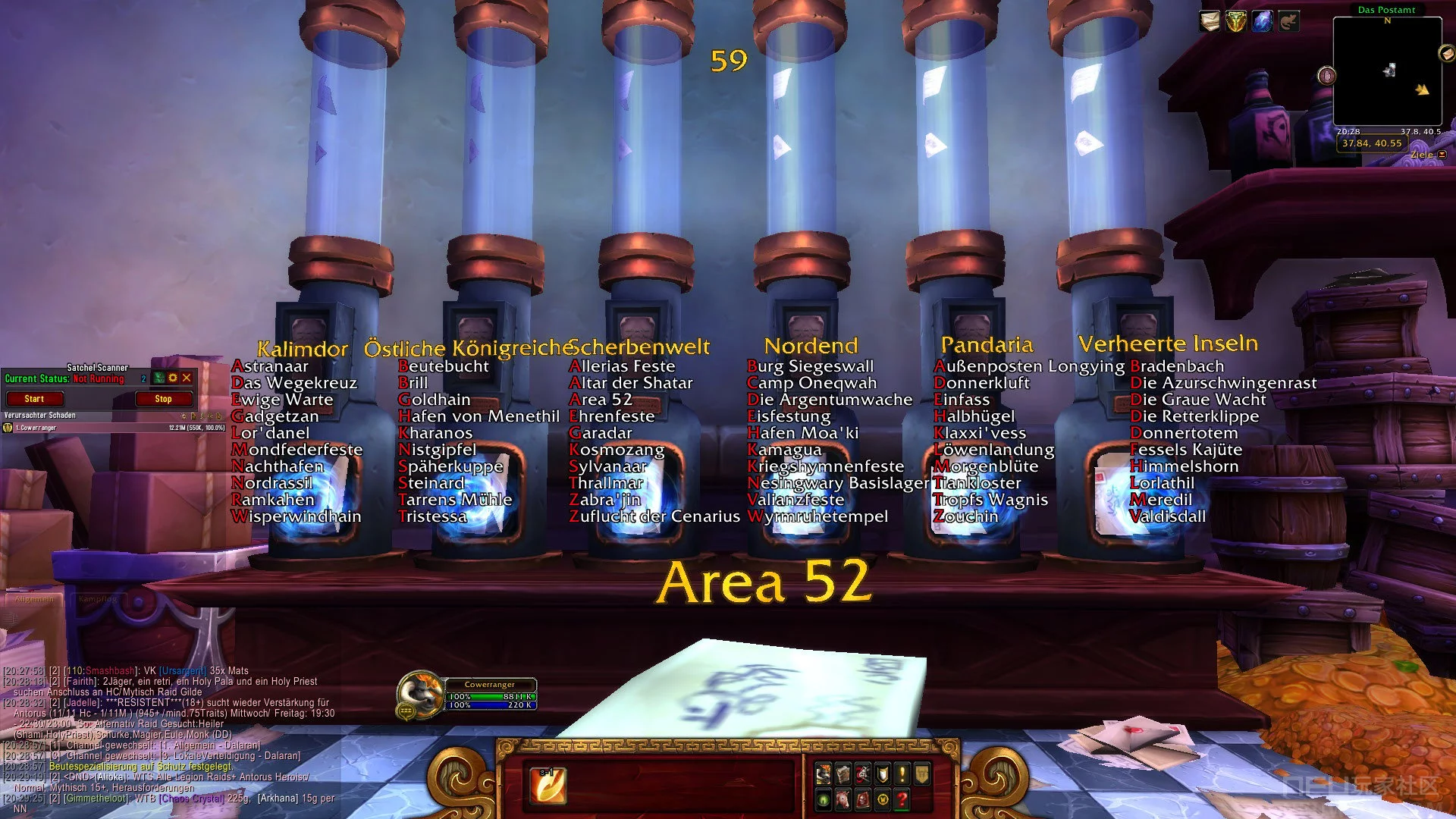Click the orange flame action bar ability
Viewport: 1456px width, 819px height.
548,786
